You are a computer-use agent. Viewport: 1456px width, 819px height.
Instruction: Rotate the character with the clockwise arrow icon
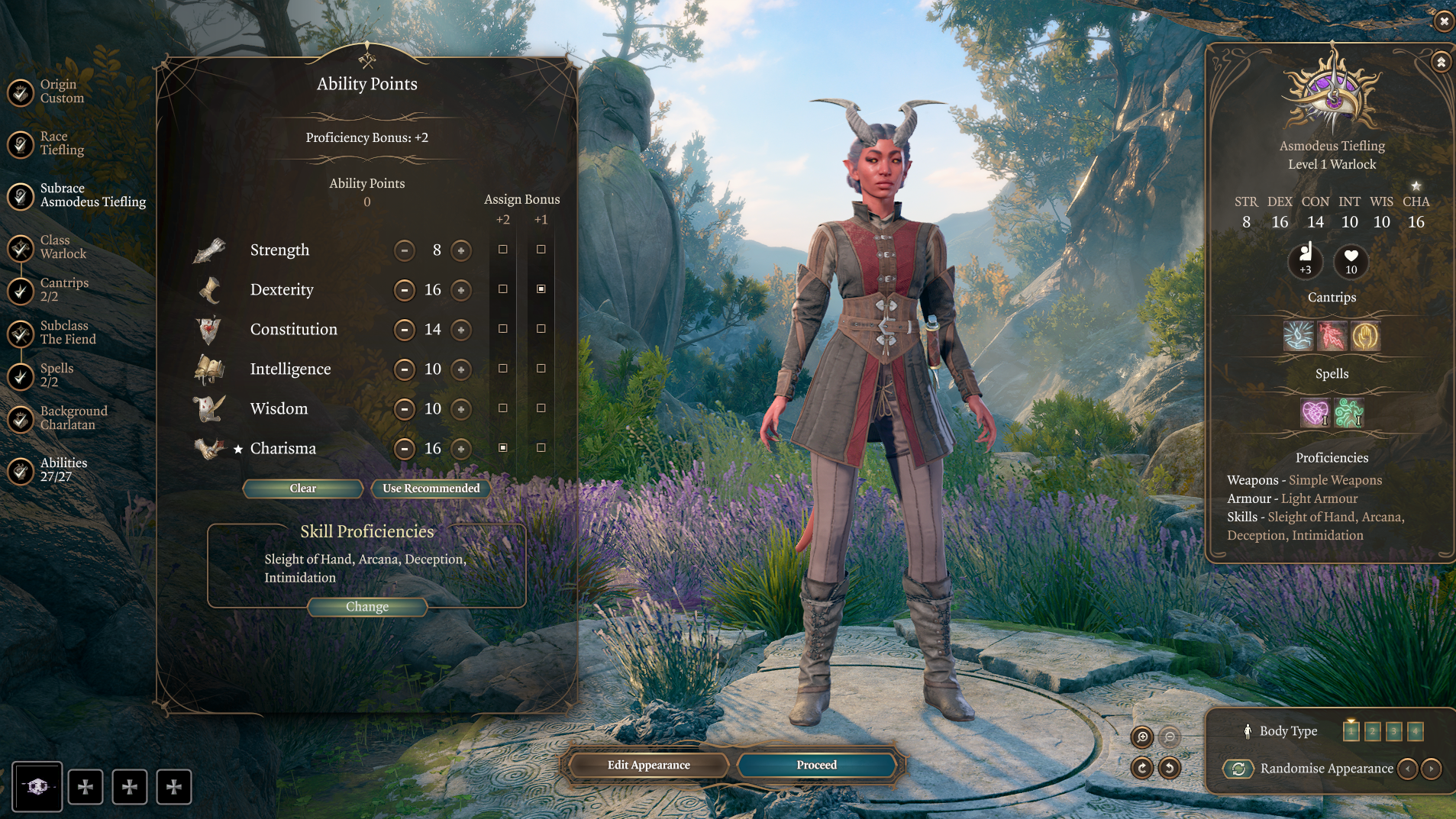1142,769
